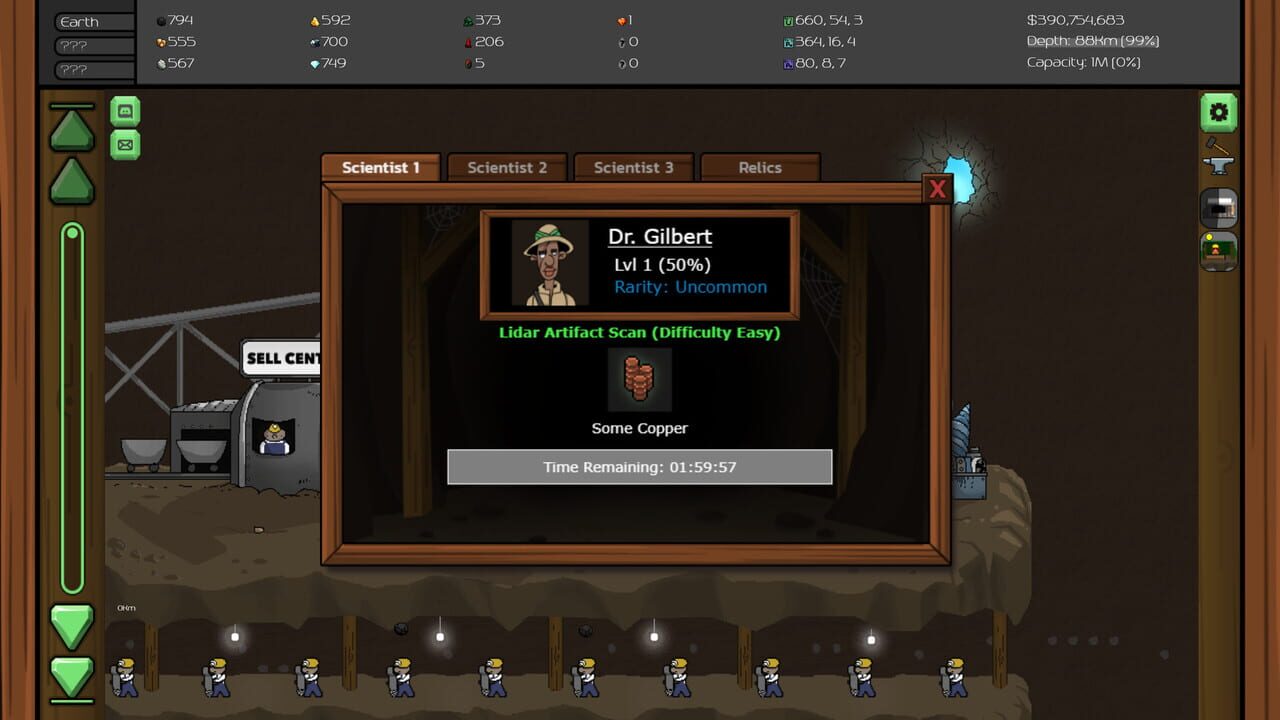1280x720 pixels.
Task: Open the Discord icon
Action: tap(124, 111)
